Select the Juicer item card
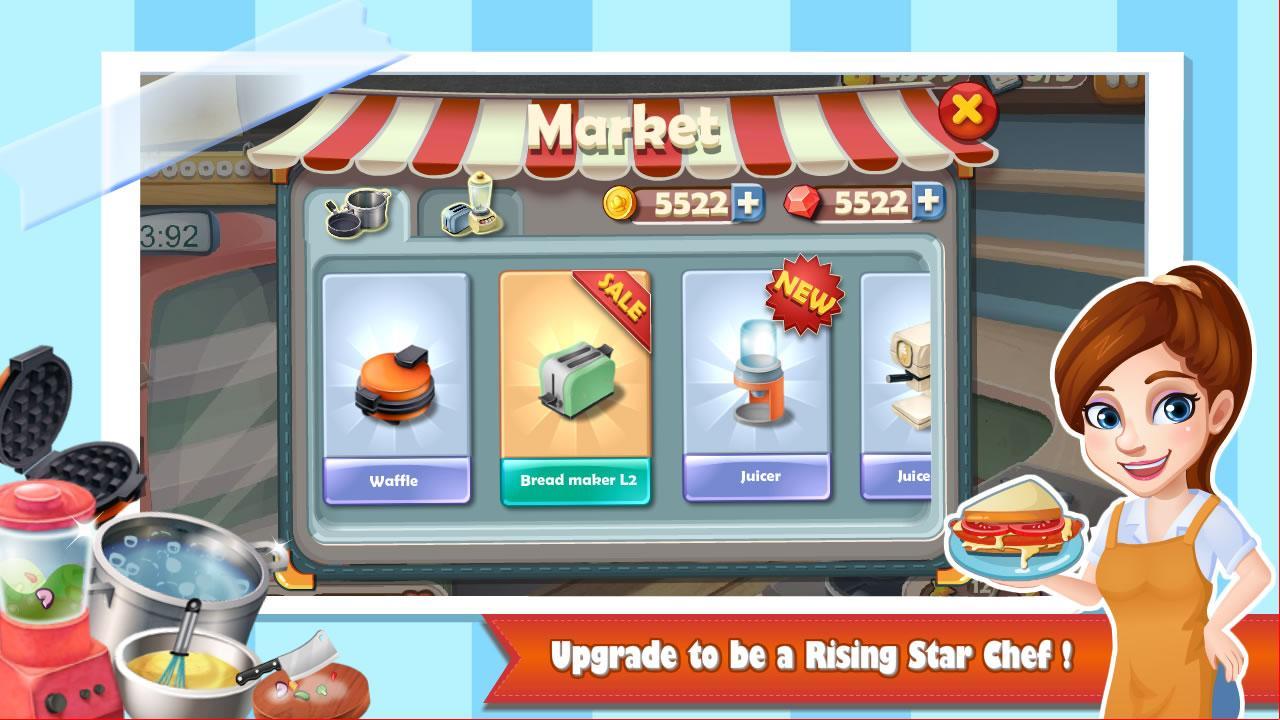 (x=757, y=390)
